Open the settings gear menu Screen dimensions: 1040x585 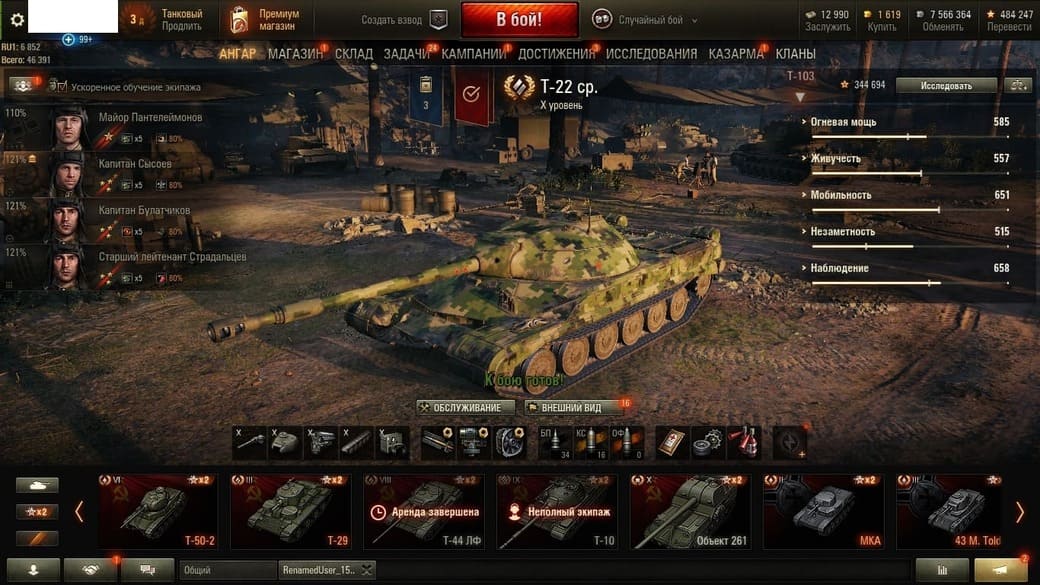click(x=17, y=19)
